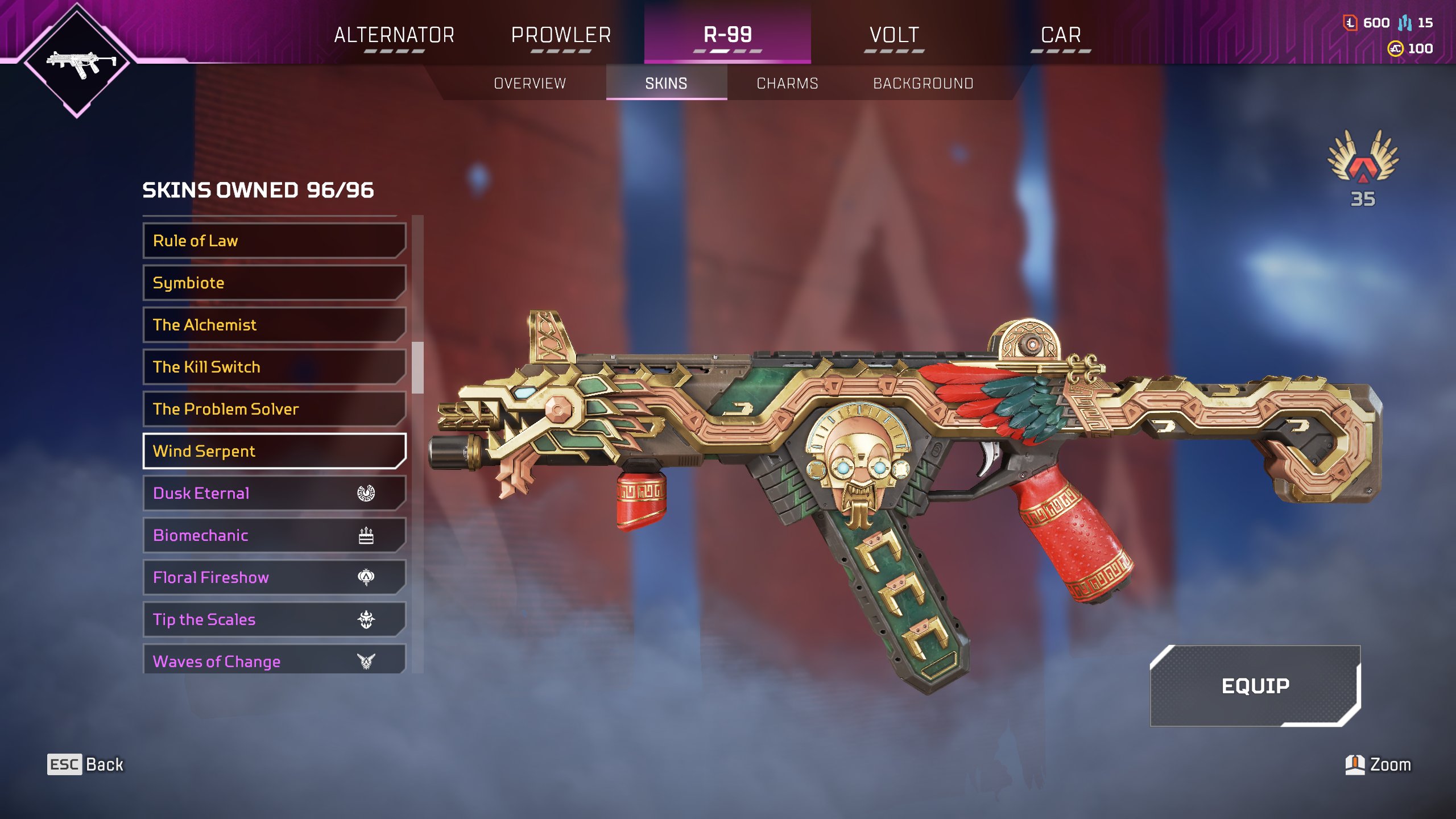Open the Volt weapon tab
The width and height of the screenshot is (1456, 819).
(x=894, y=35)
